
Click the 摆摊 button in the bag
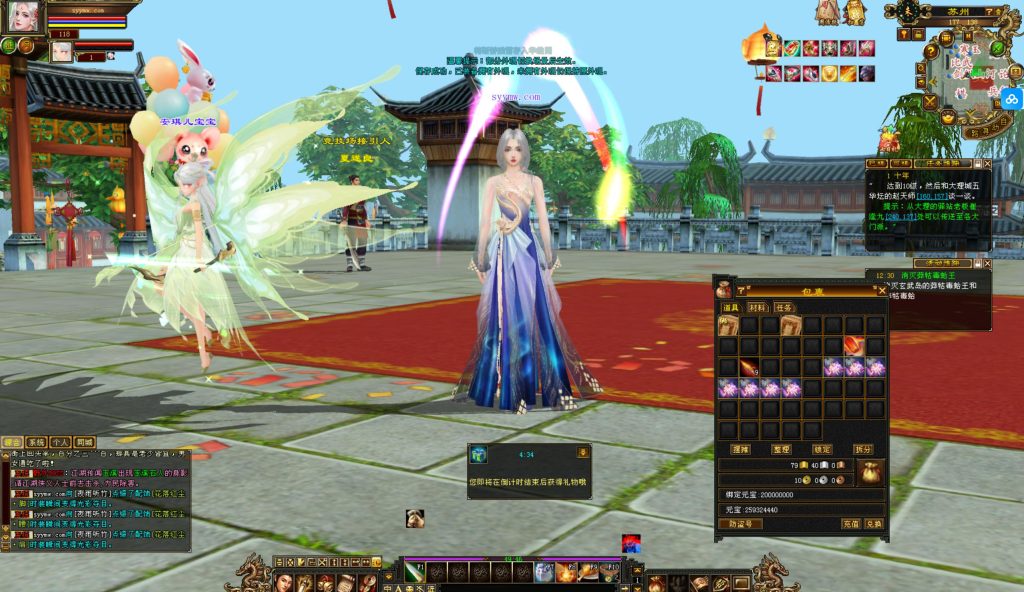pos(740,450)
